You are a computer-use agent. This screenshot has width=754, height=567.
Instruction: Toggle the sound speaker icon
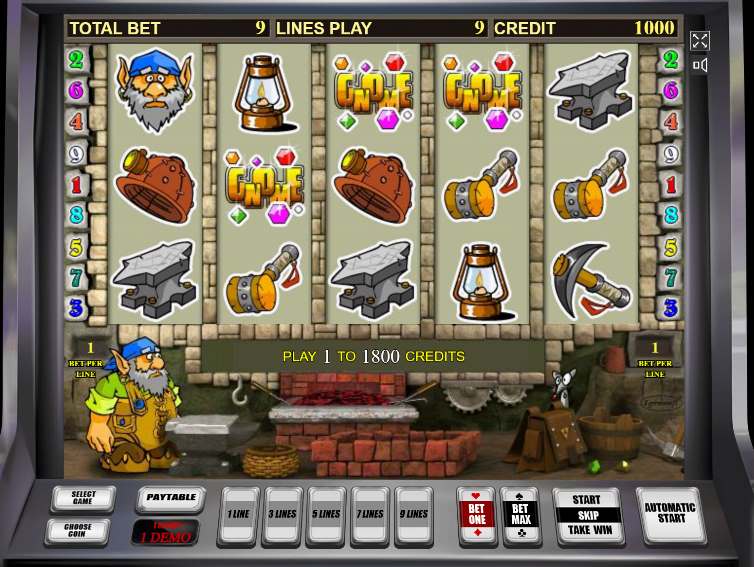700,66
